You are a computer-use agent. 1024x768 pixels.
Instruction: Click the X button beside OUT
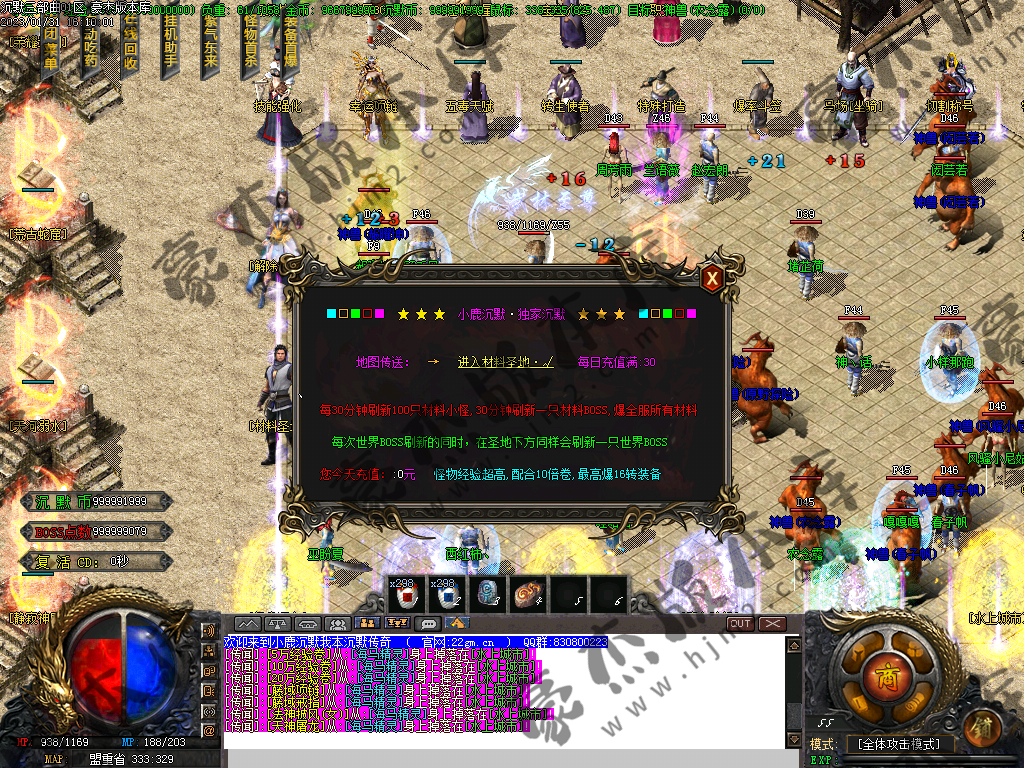(x=772, y=623)
